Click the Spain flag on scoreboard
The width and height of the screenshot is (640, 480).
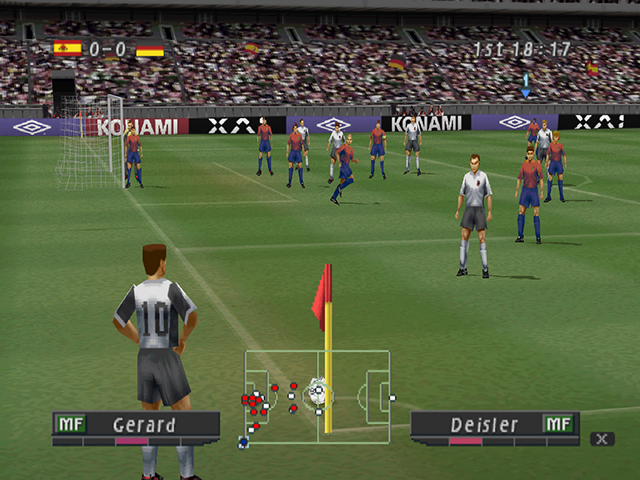tap(67, 48)
